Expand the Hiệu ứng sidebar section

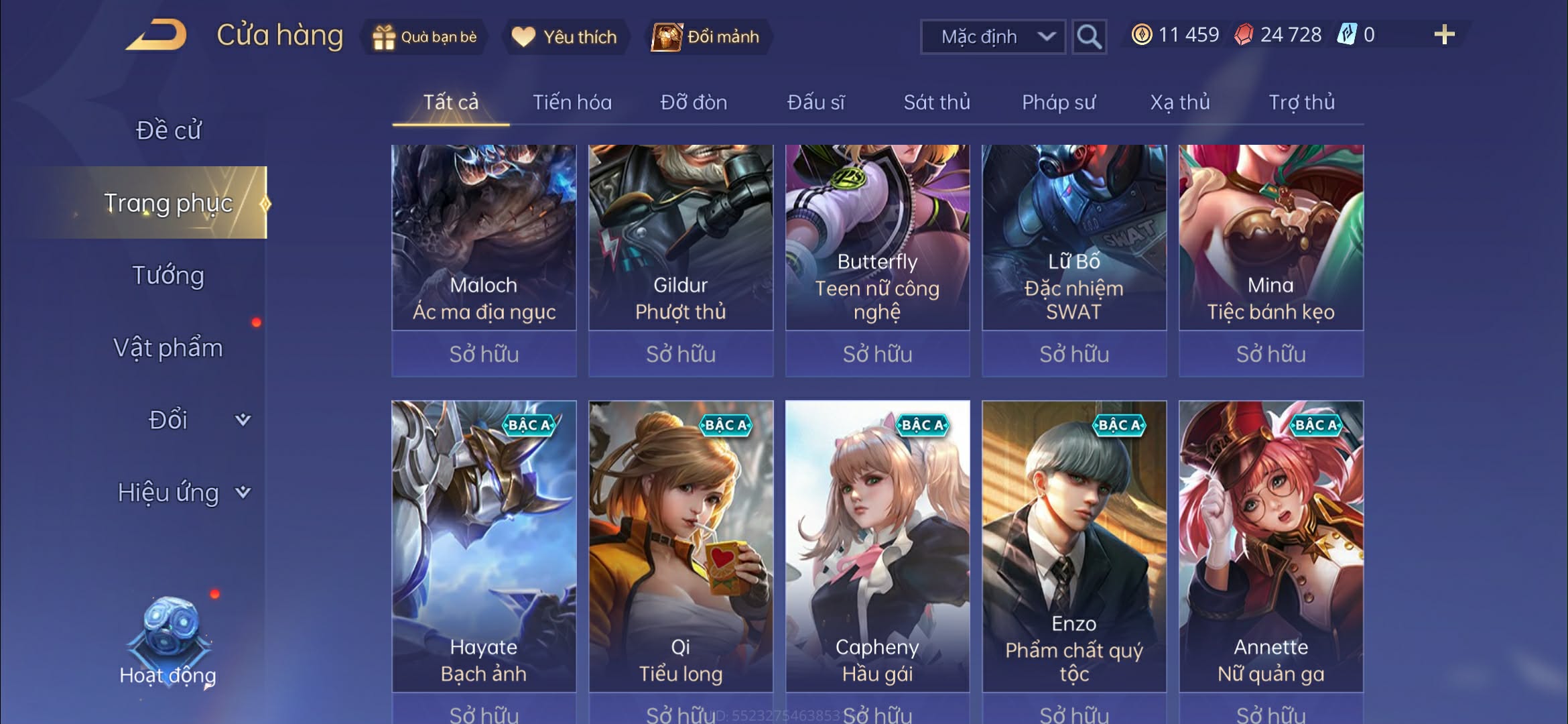(167, 492)
